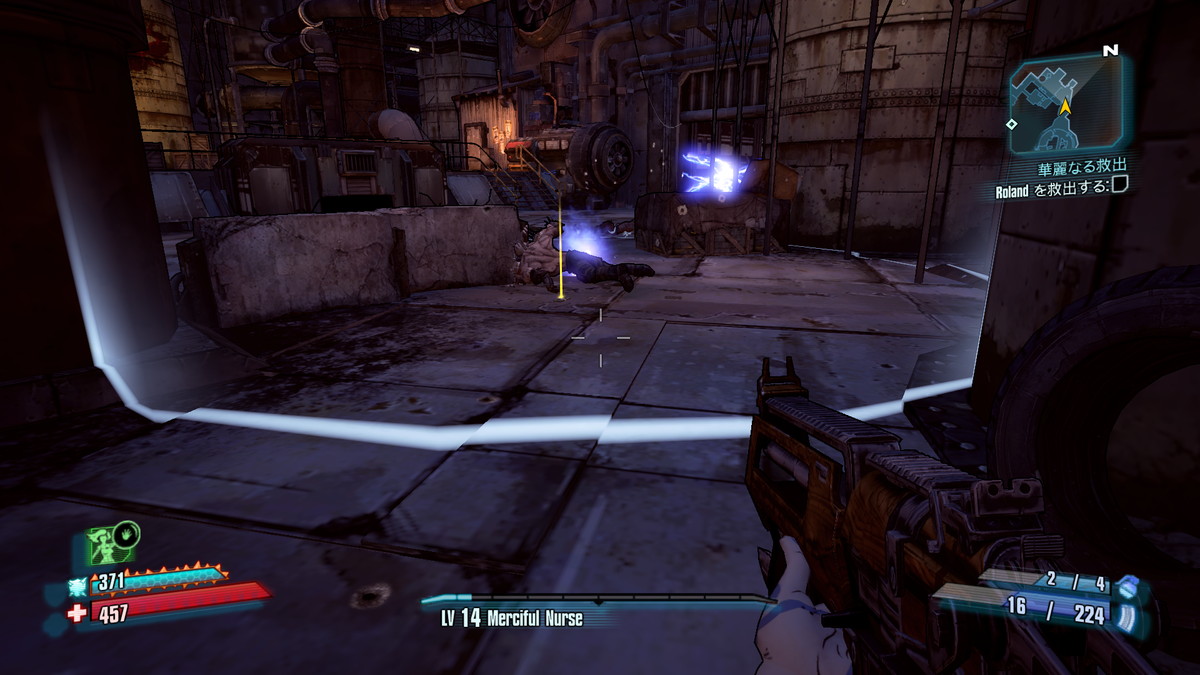
Task: Click the objective checkbox beside the Roland text
Action: (x=1119, y=183)
